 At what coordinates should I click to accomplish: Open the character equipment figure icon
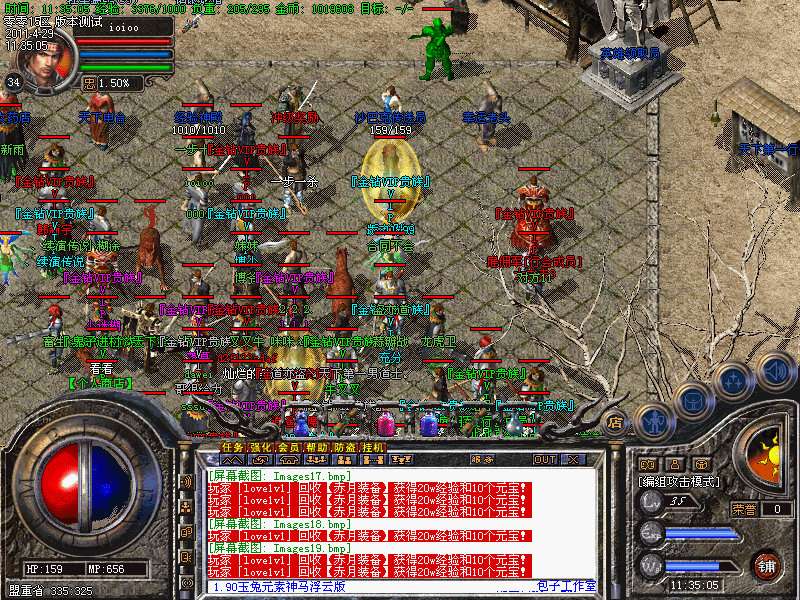click(653, 419)
